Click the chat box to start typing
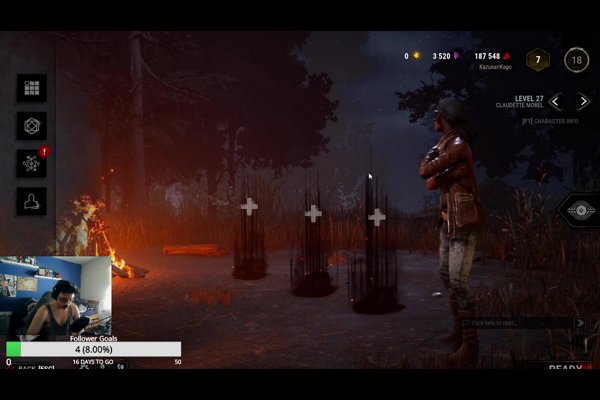The width and height of the screenshot is (600, 400). pos(518,323)
